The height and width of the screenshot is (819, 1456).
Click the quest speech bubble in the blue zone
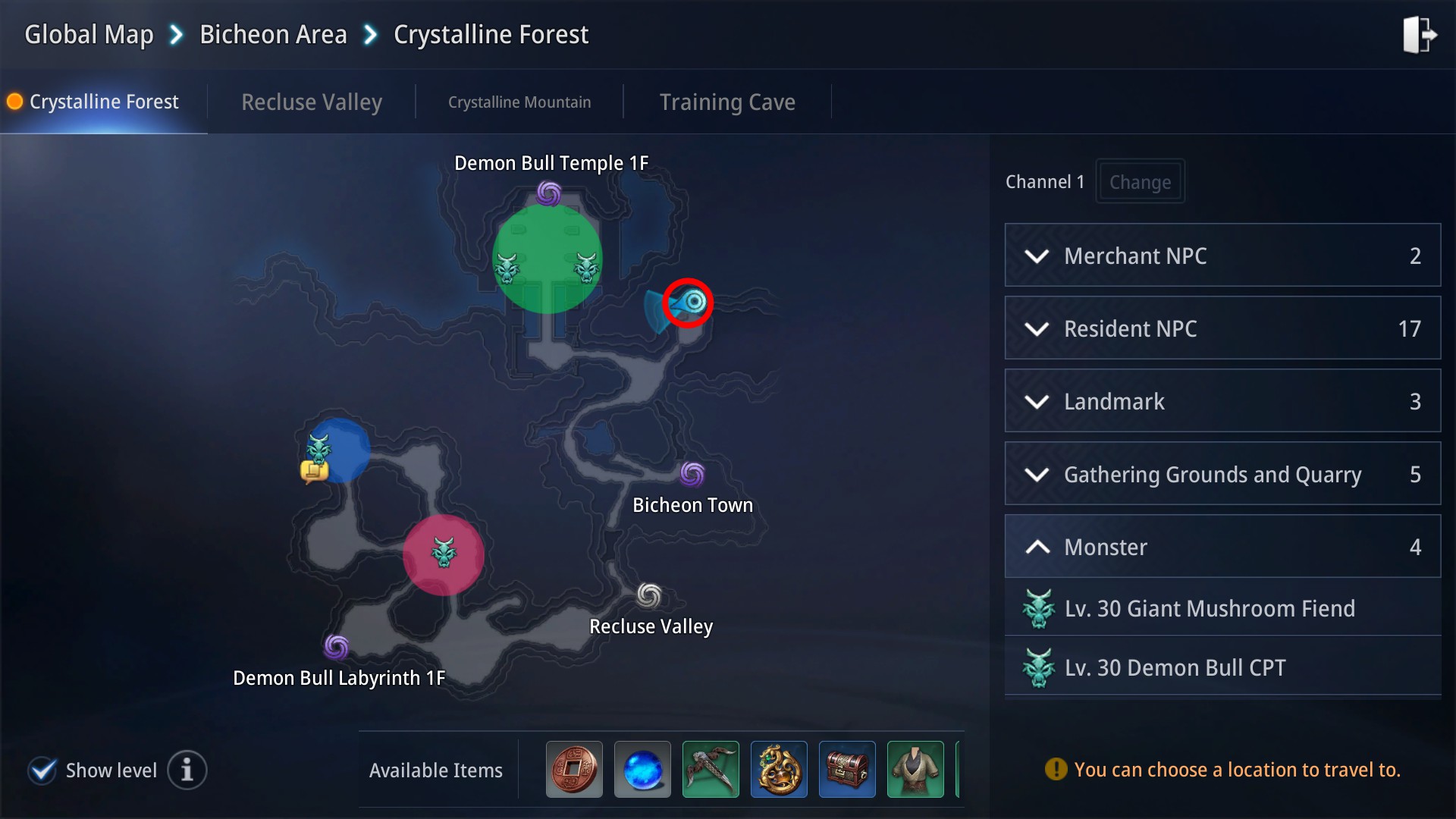(316, 470)
